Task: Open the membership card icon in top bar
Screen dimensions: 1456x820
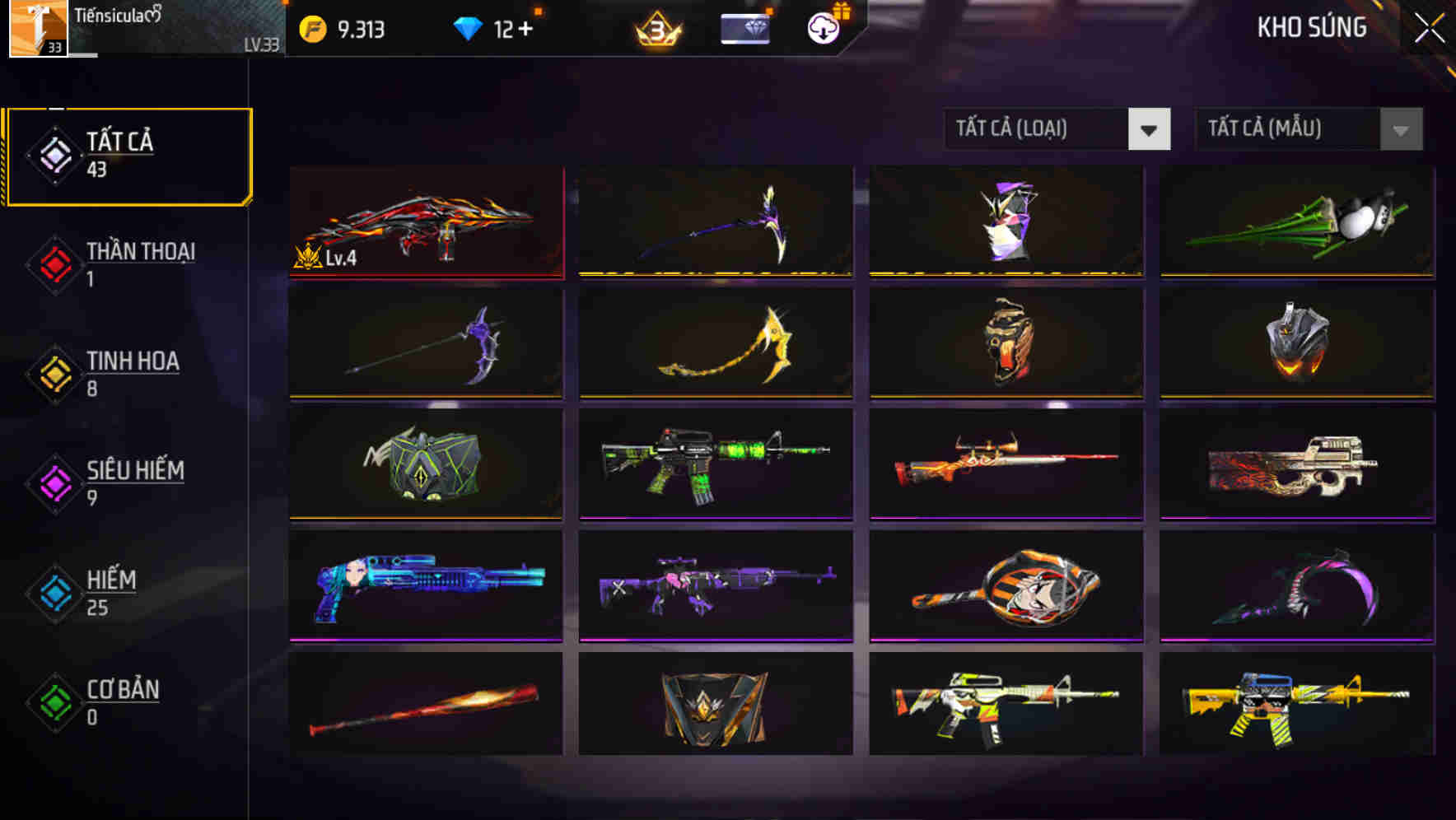Action: tap(744, 26)
